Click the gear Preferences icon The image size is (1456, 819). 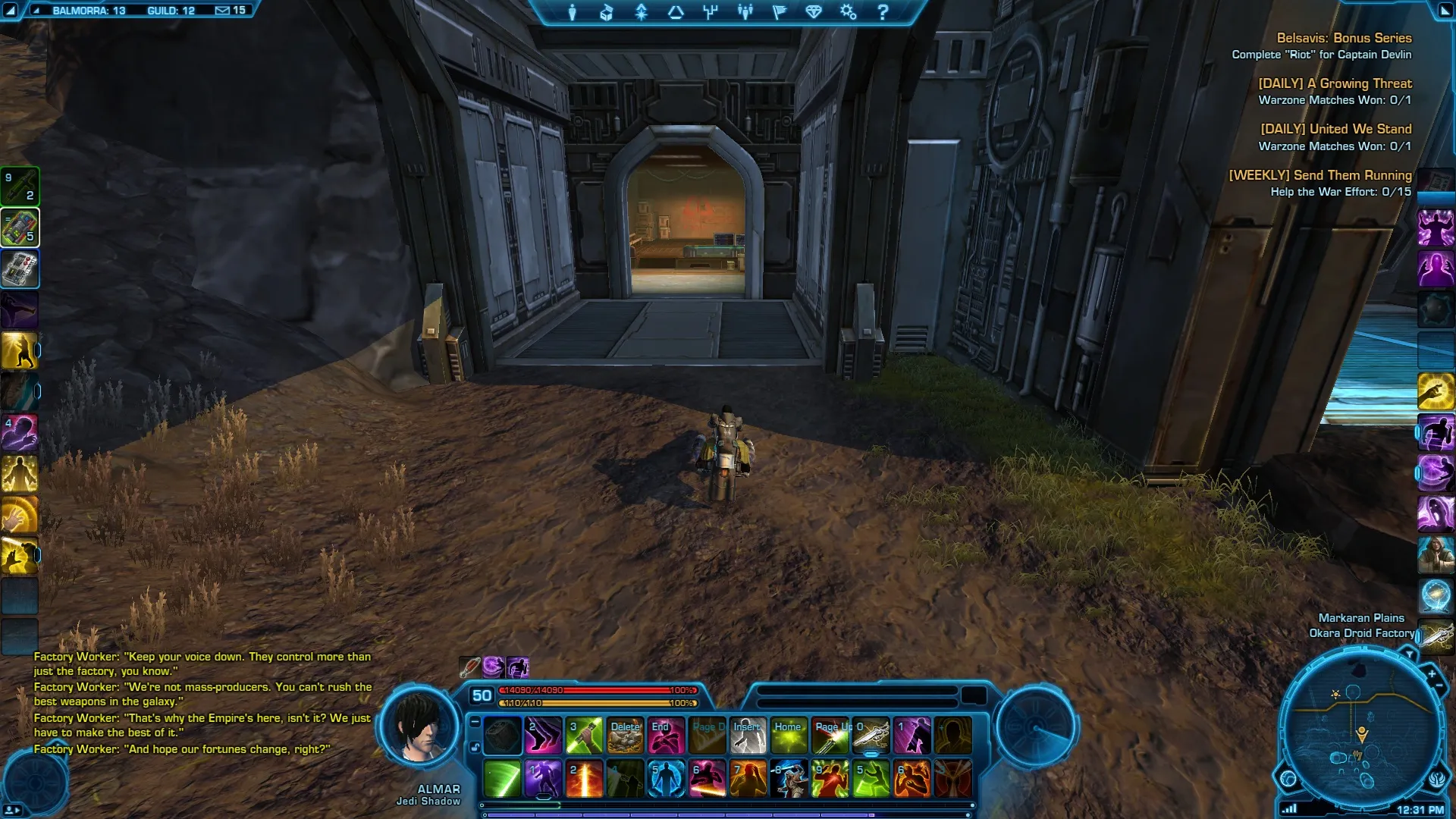click(848, 12)
